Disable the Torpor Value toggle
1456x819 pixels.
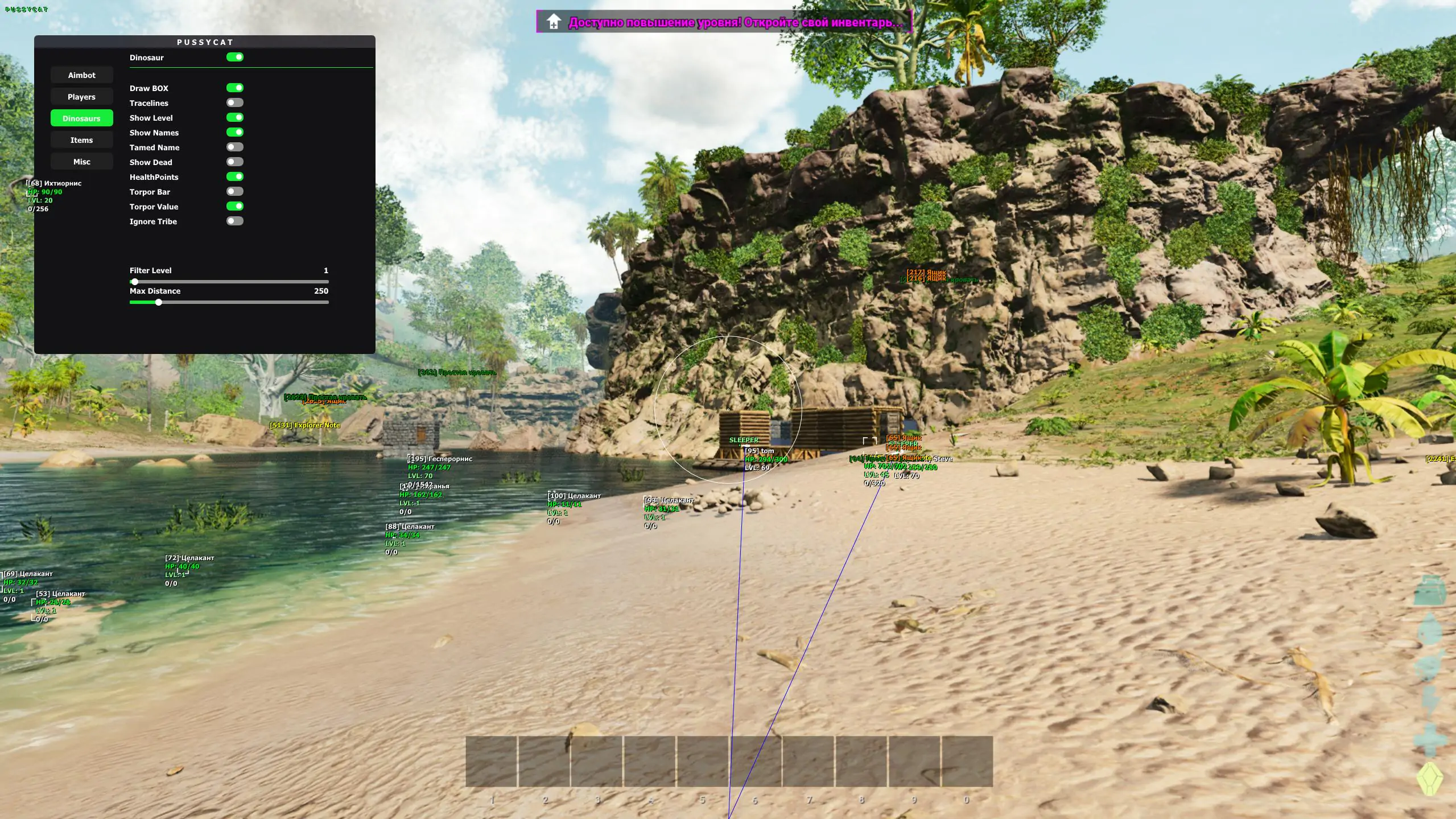[x=234, y=206]
